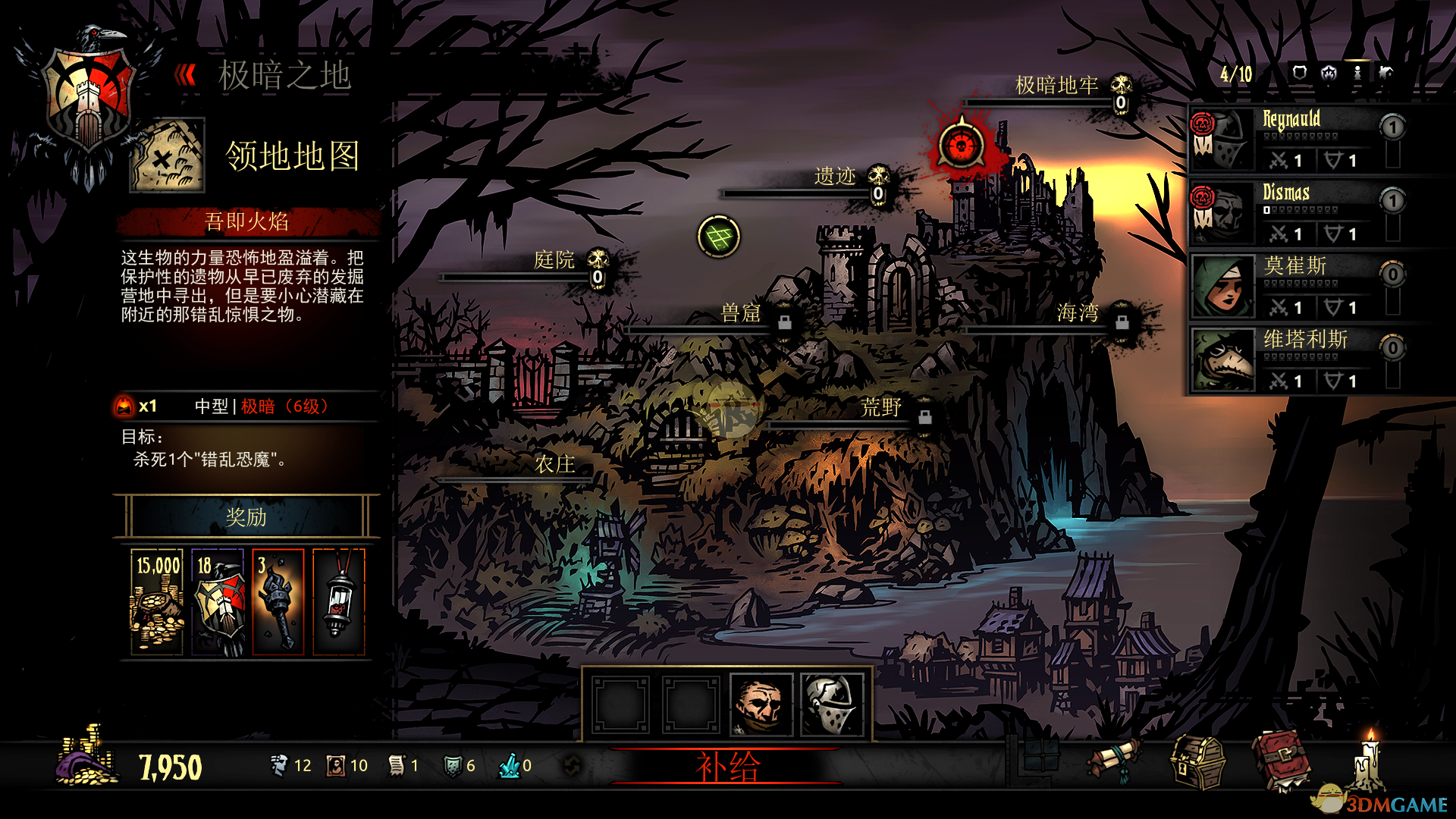Screen dimensions: 1456x819
Task: Open the red journal book
Action: pyautogui.click(x=1281, y=761)
